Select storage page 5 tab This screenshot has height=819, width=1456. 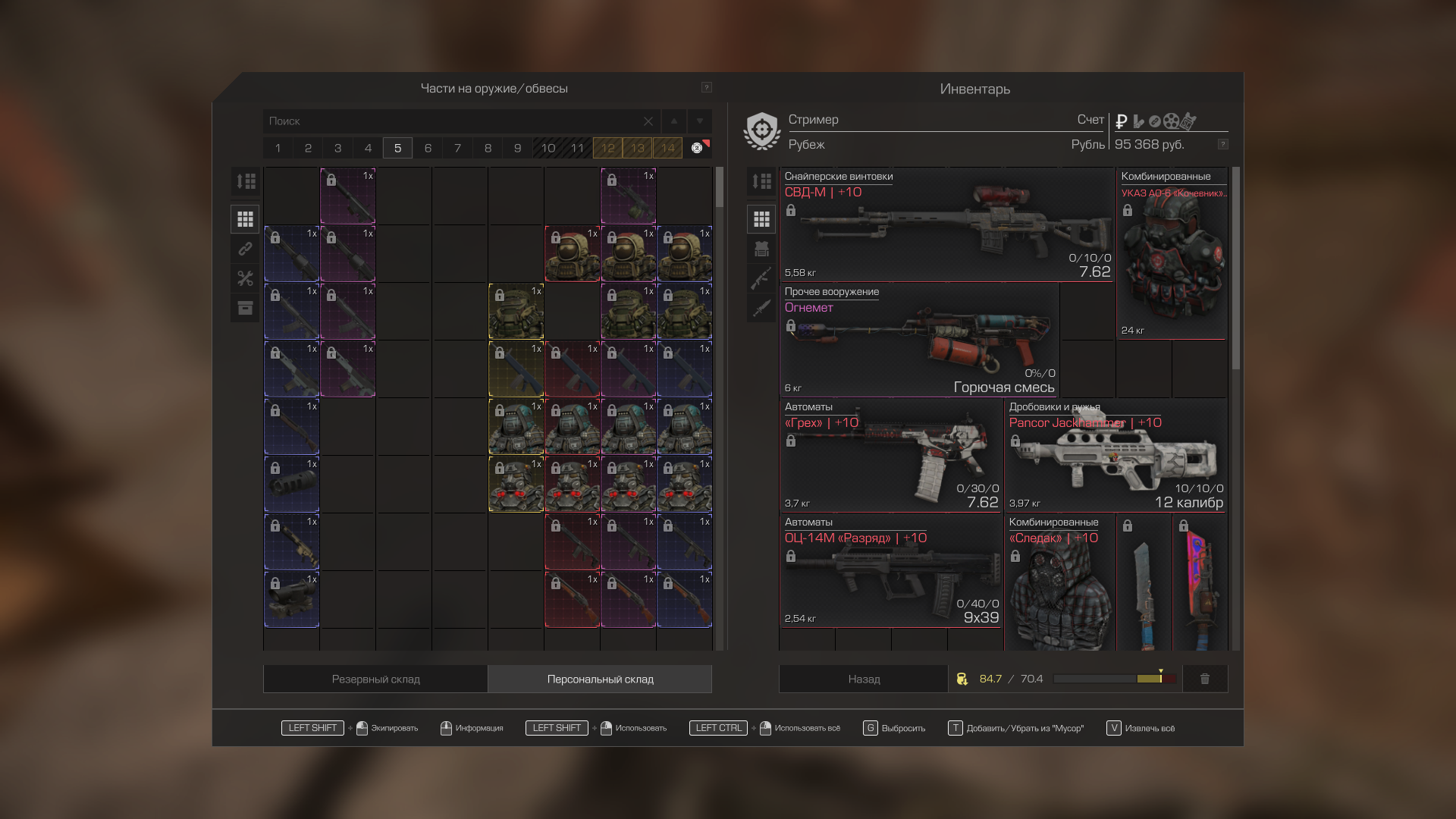tap(397, 148)
